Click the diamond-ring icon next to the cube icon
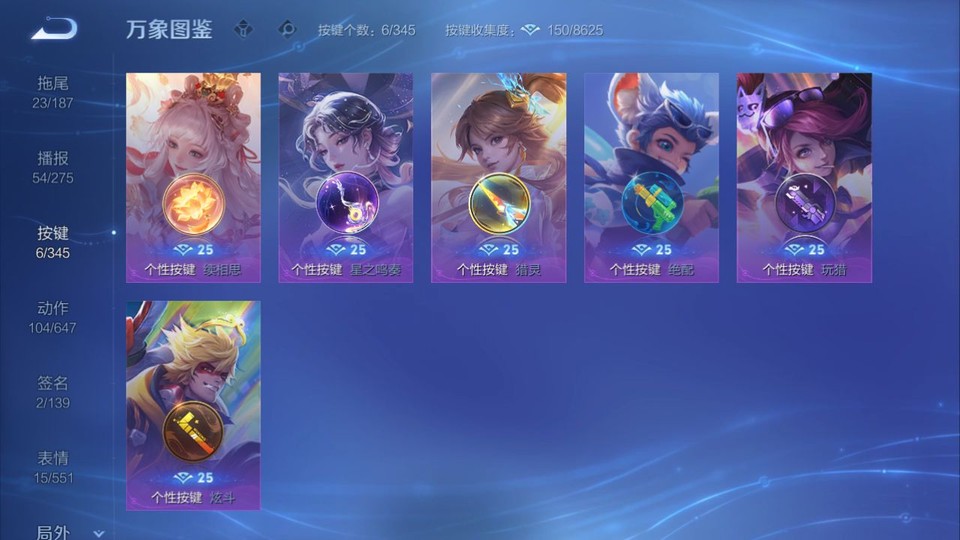The width and height of the screenshot is (960, 540). (x=288, y=30)
